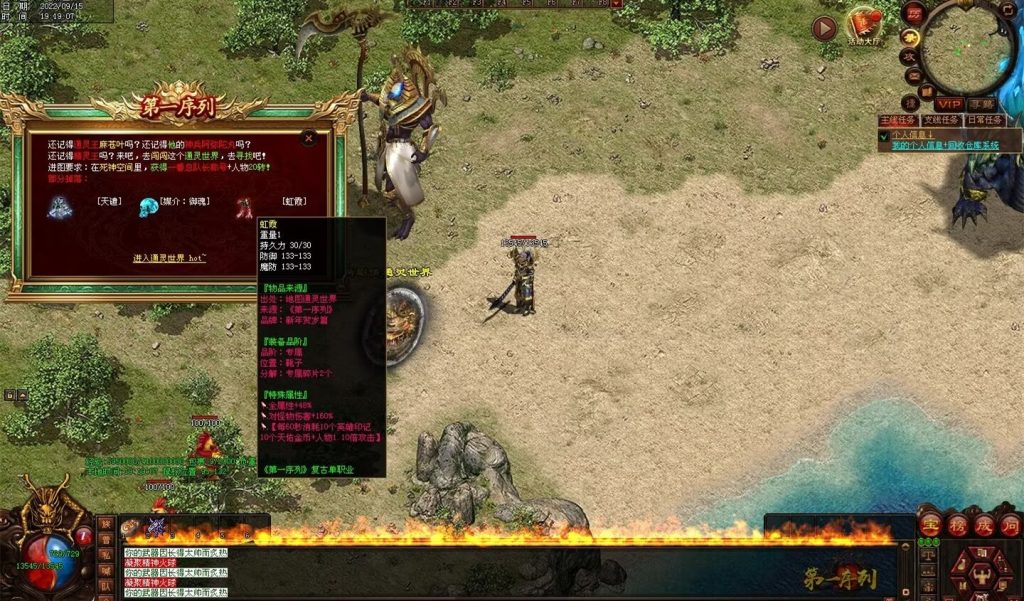1024x601 pixels.
Task: Switch to the 主线任务 tab
Action: coord(898,120)
